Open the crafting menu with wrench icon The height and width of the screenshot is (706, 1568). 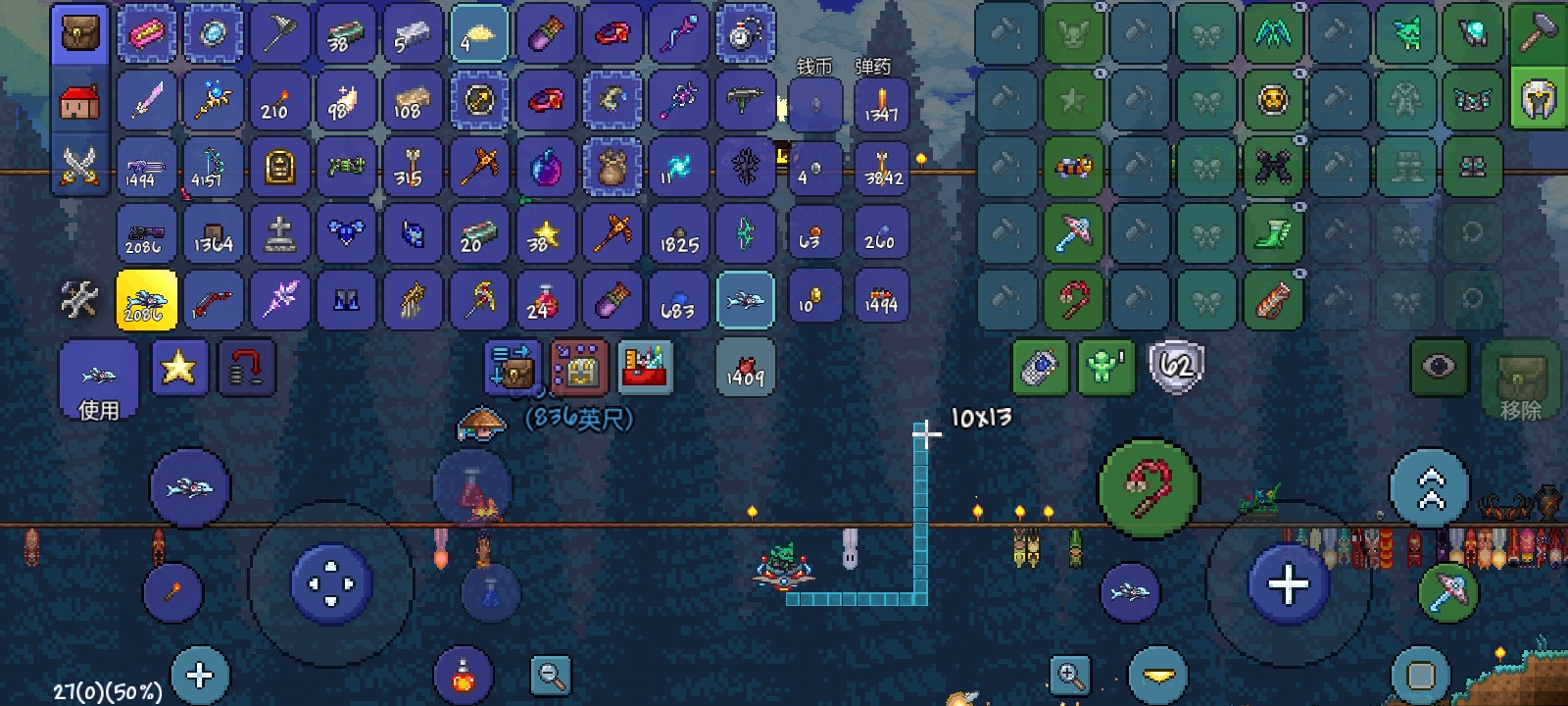coord(79,300)
